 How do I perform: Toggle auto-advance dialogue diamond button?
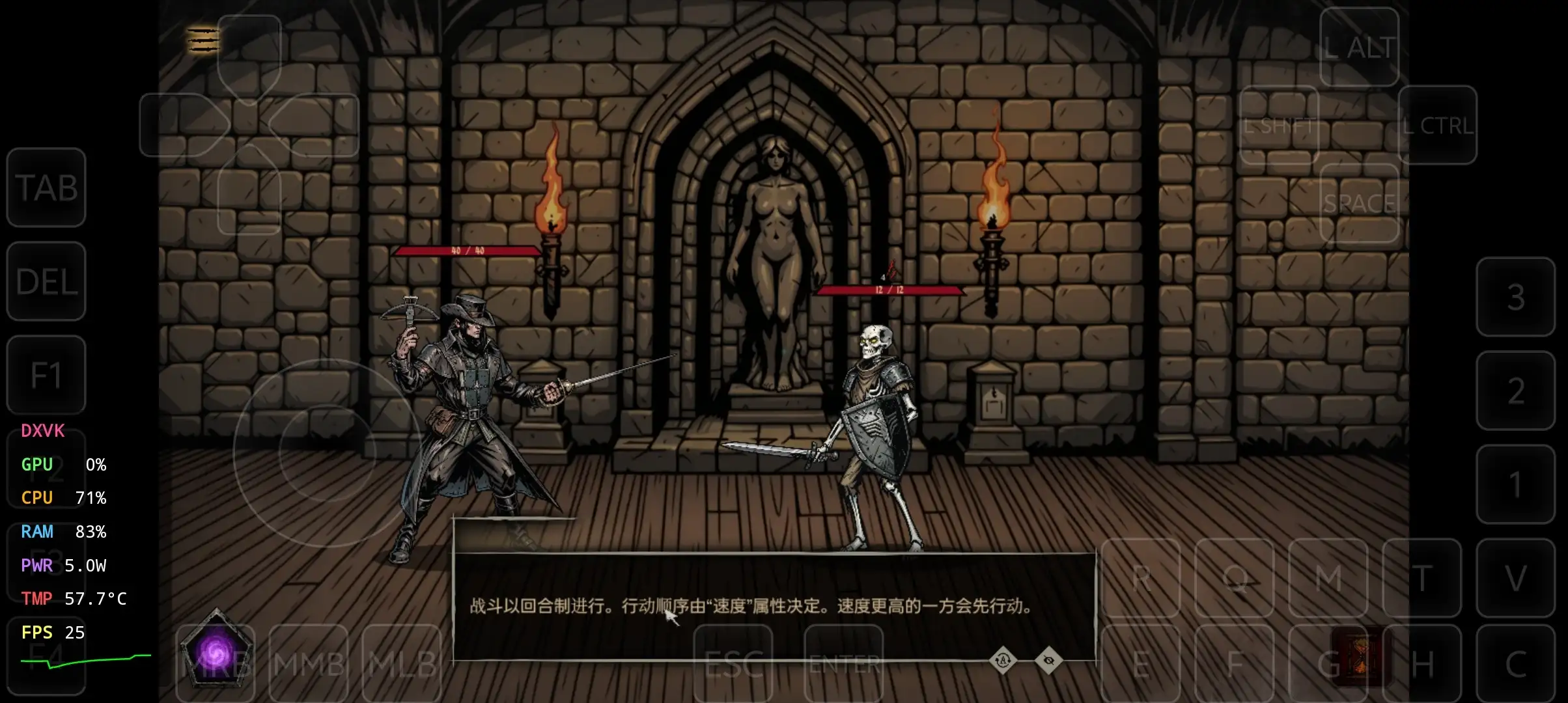1003,661
